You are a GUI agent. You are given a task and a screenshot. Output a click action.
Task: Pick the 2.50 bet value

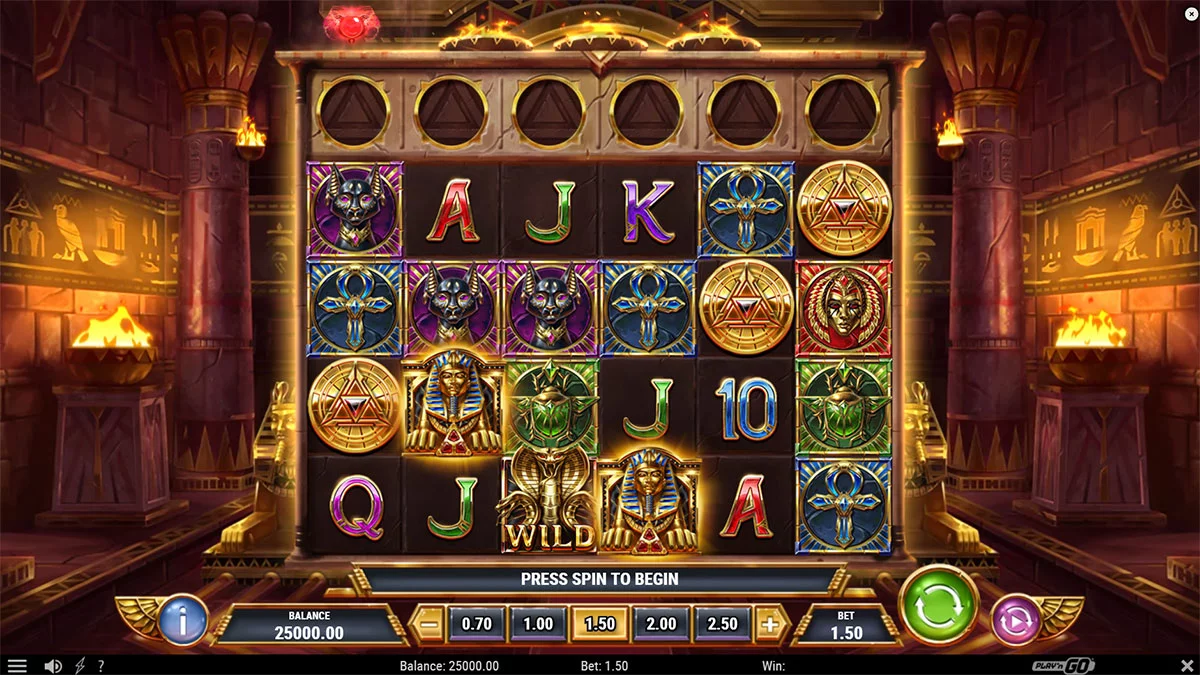pyautogui.click(x=722, y=624)
